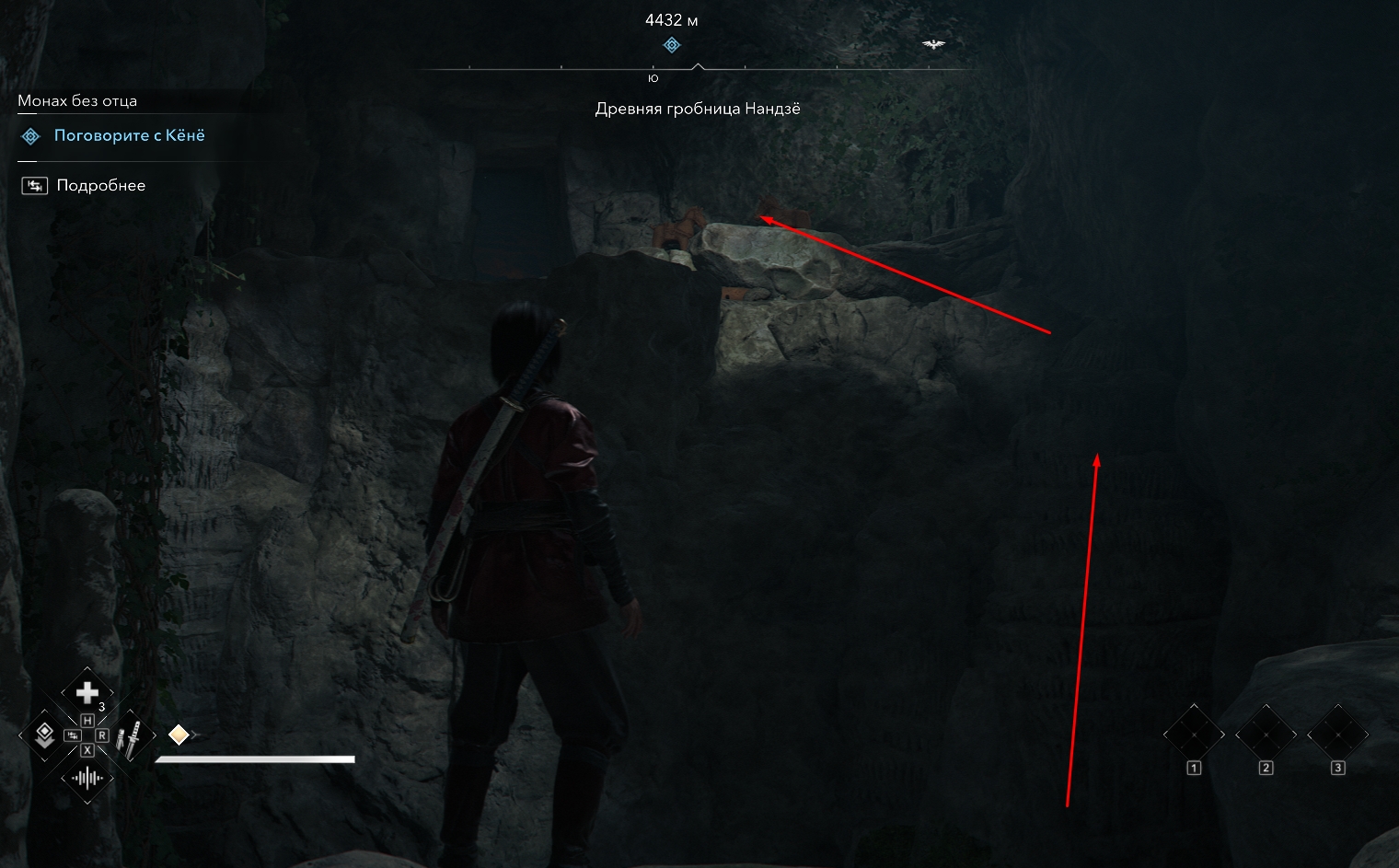This screenshot has width=1399, height=868.
Task: Select the tracked objective "Поговорите с Кёнё"
Action: [129, 136]
